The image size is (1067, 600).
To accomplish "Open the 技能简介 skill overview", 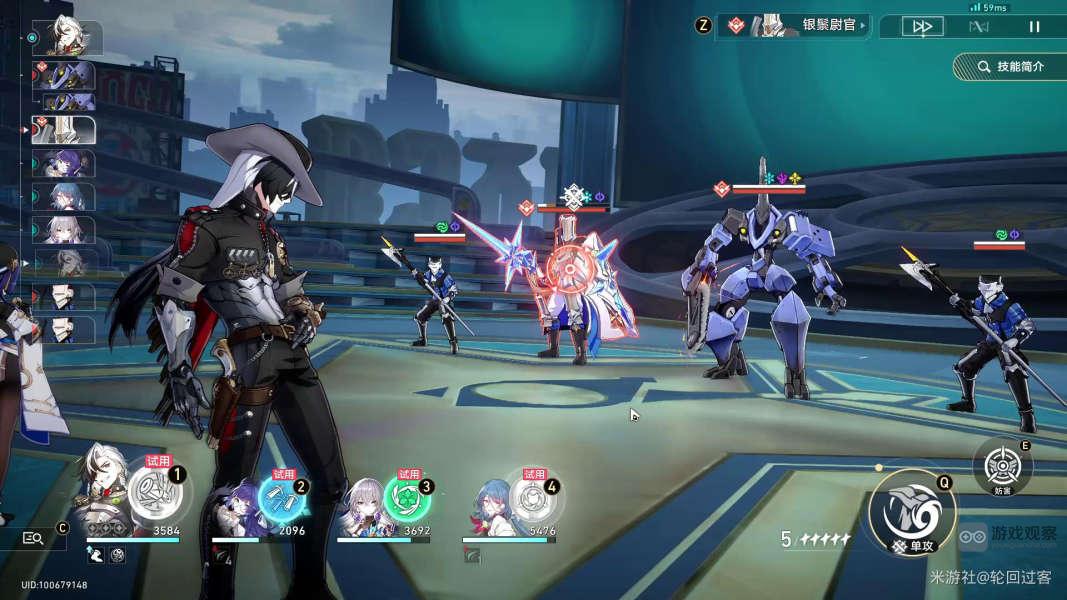I will point(1009,66).
